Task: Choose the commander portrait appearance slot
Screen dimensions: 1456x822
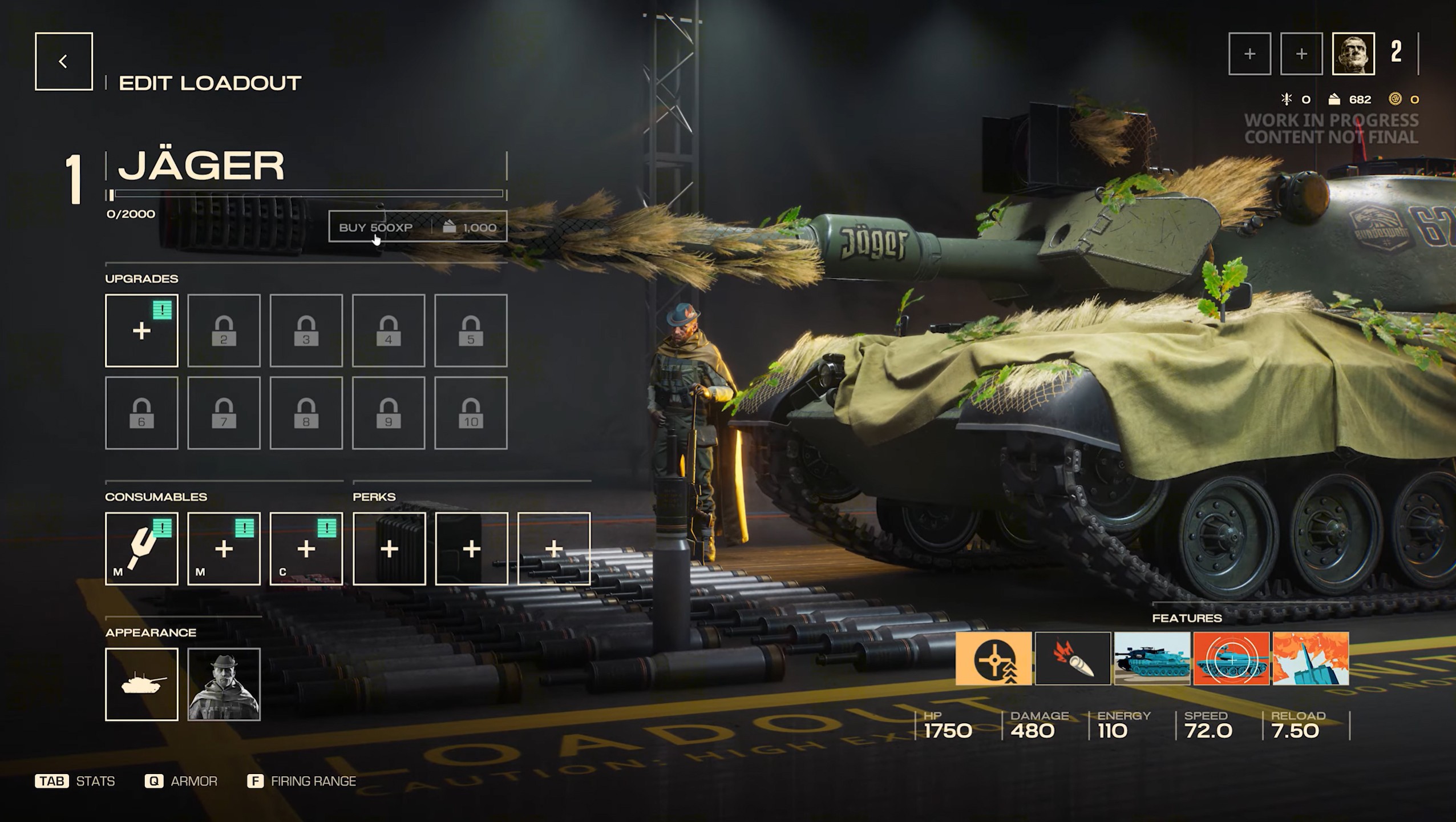Action: (224, 684)
